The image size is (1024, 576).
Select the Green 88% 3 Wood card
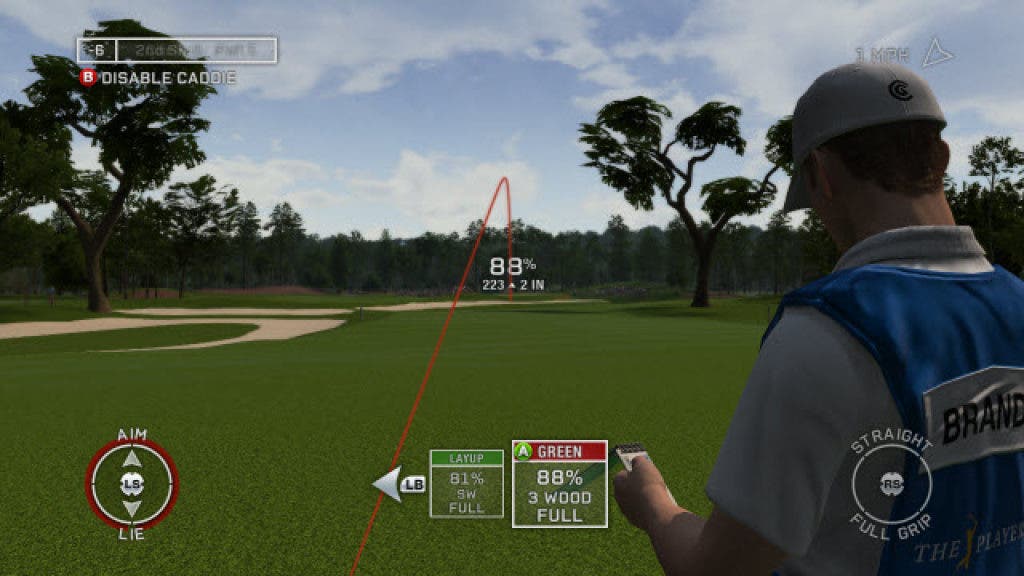(559, 484)
